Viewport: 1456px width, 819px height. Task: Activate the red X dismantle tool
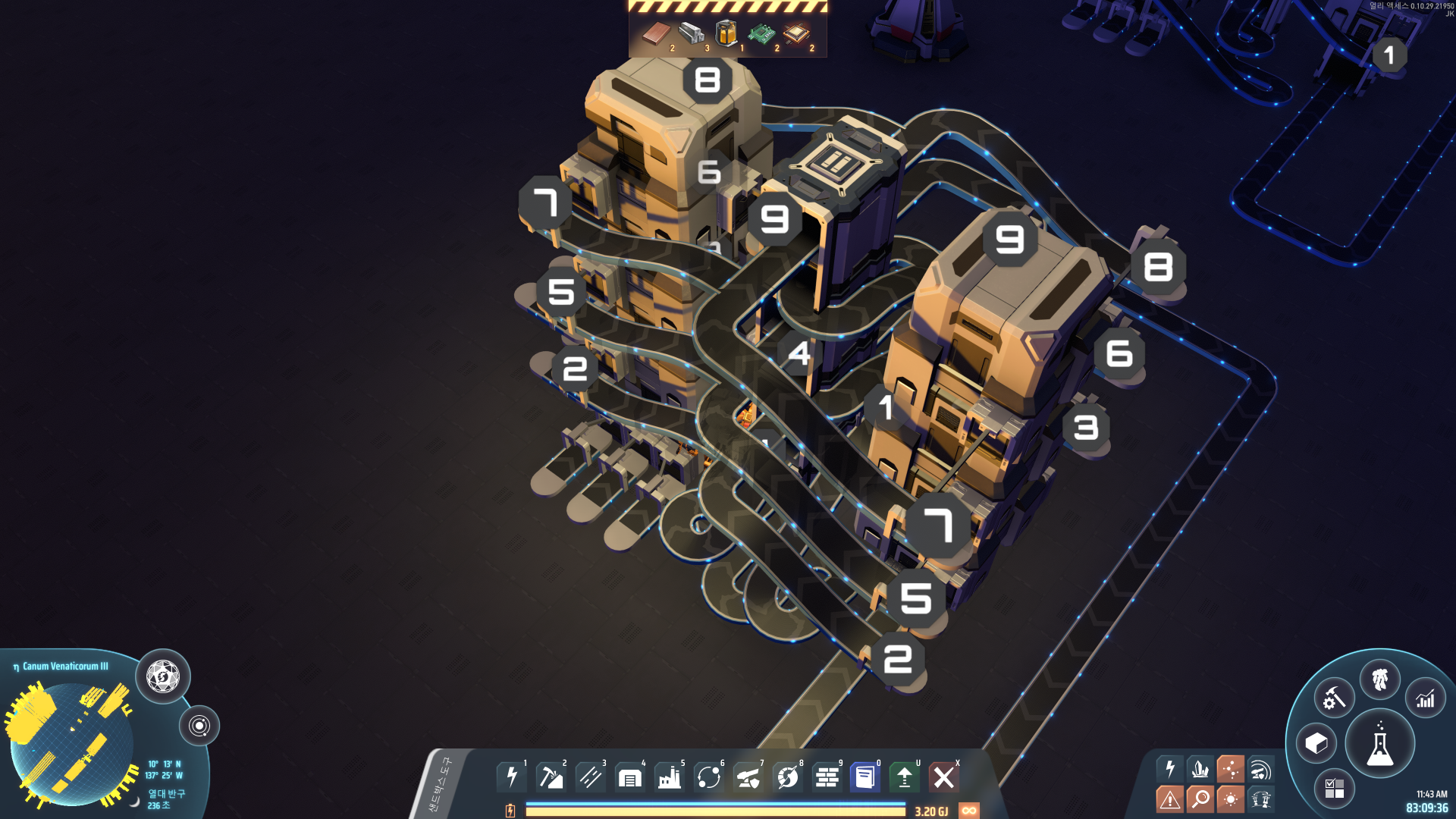[943, 777]
